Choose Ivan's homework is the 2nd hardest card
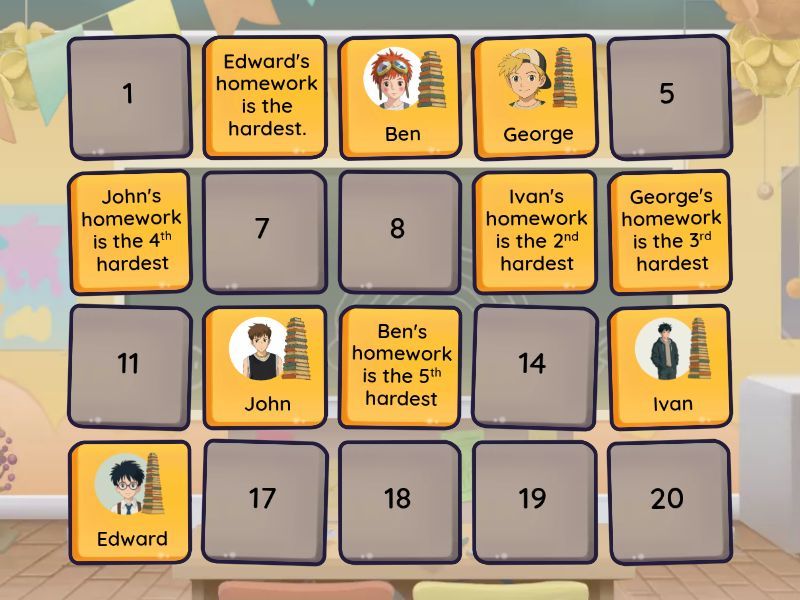The image size is (800, 600). coord(537,231)
